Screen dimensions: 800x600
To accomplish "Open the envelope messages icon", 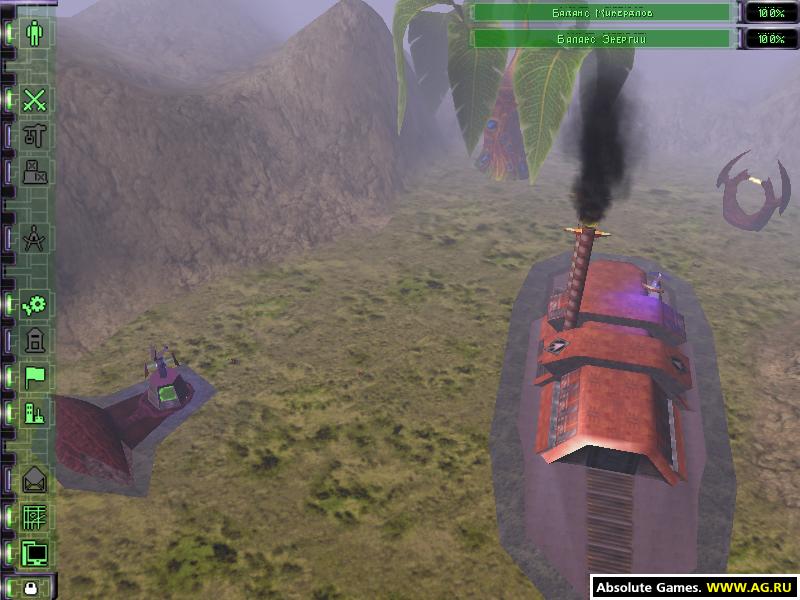I will click(36, 480).
